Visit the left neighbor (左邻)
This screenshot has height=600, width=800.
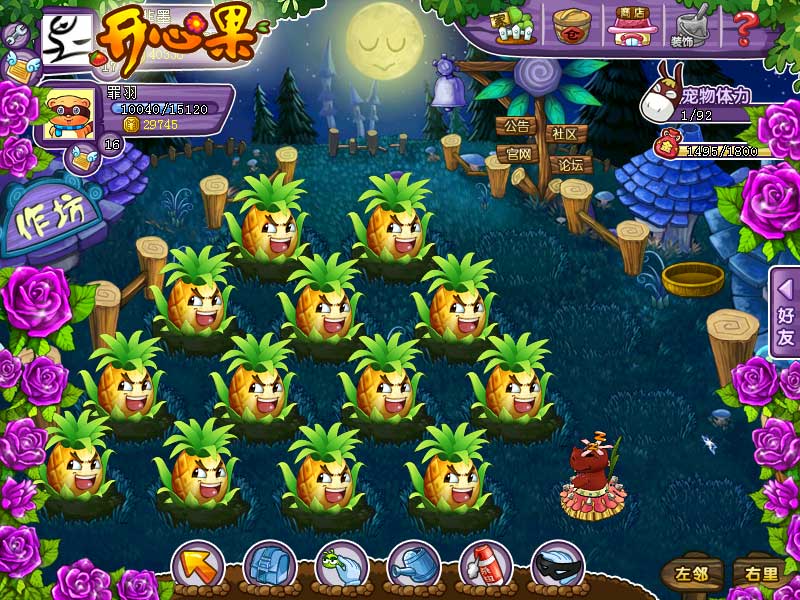(691, 574)
